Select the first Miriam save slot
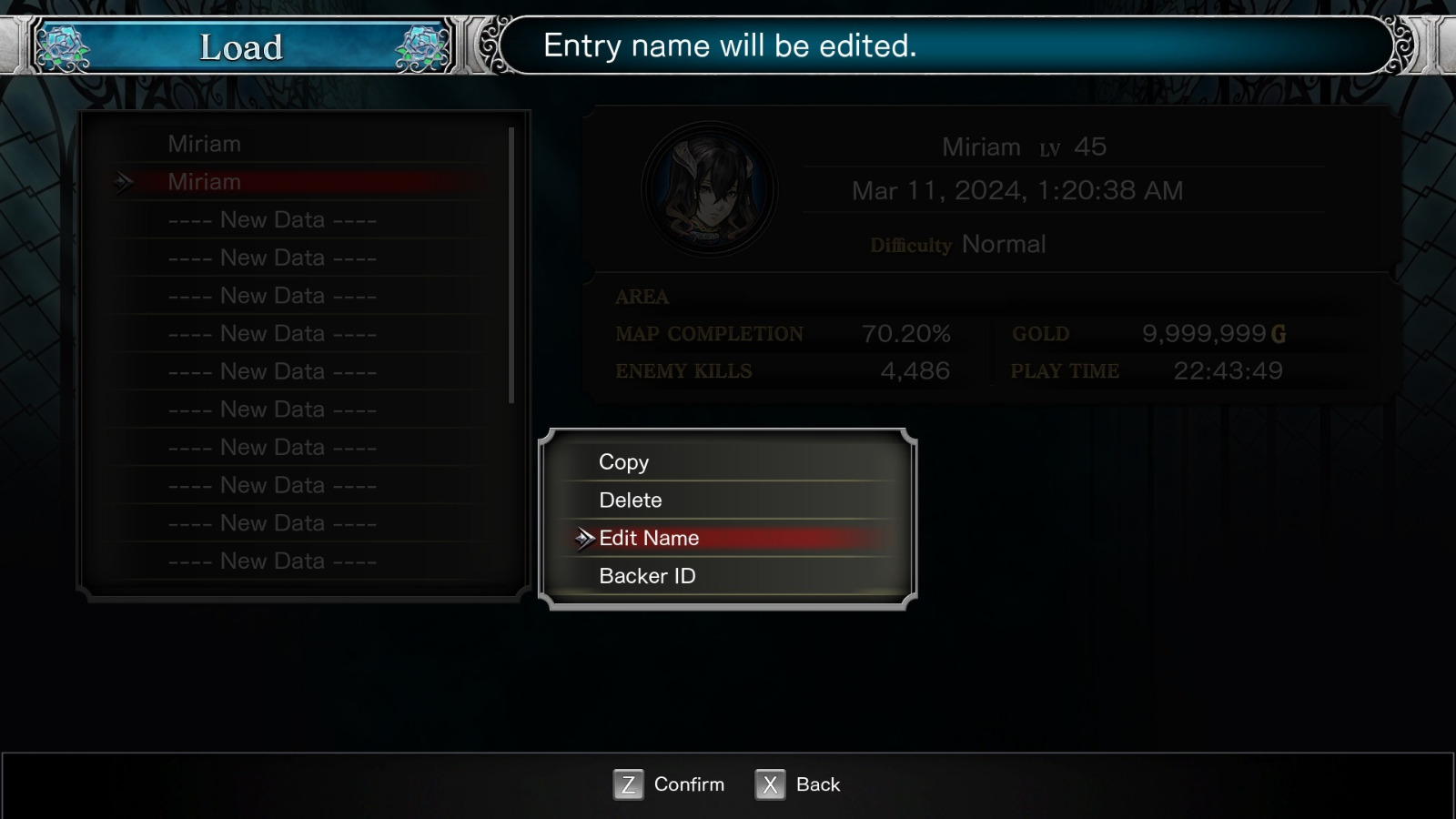 point(204,143)
